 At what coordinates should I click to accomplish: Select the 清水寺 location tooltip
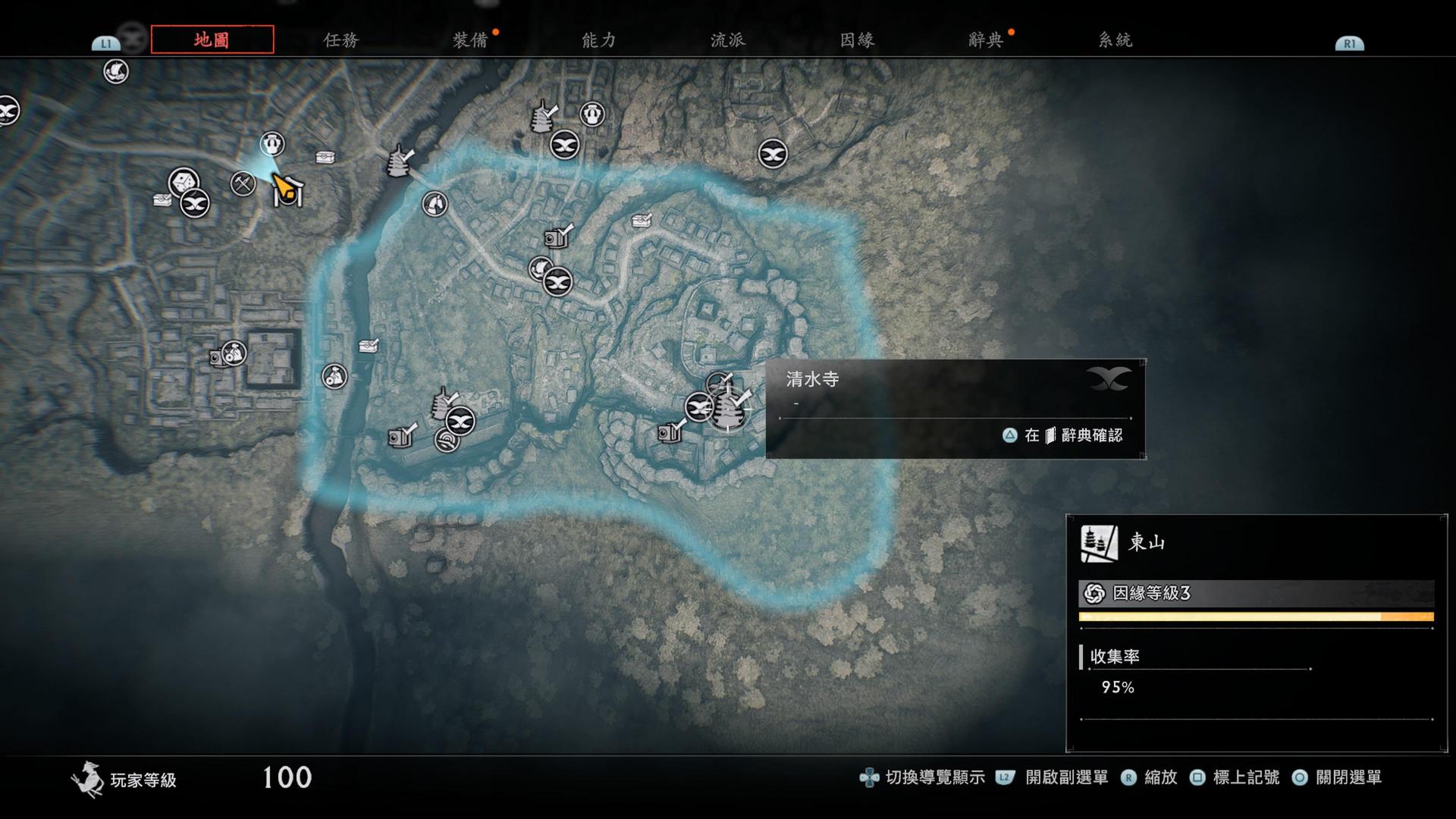click(x=955, y=408)
